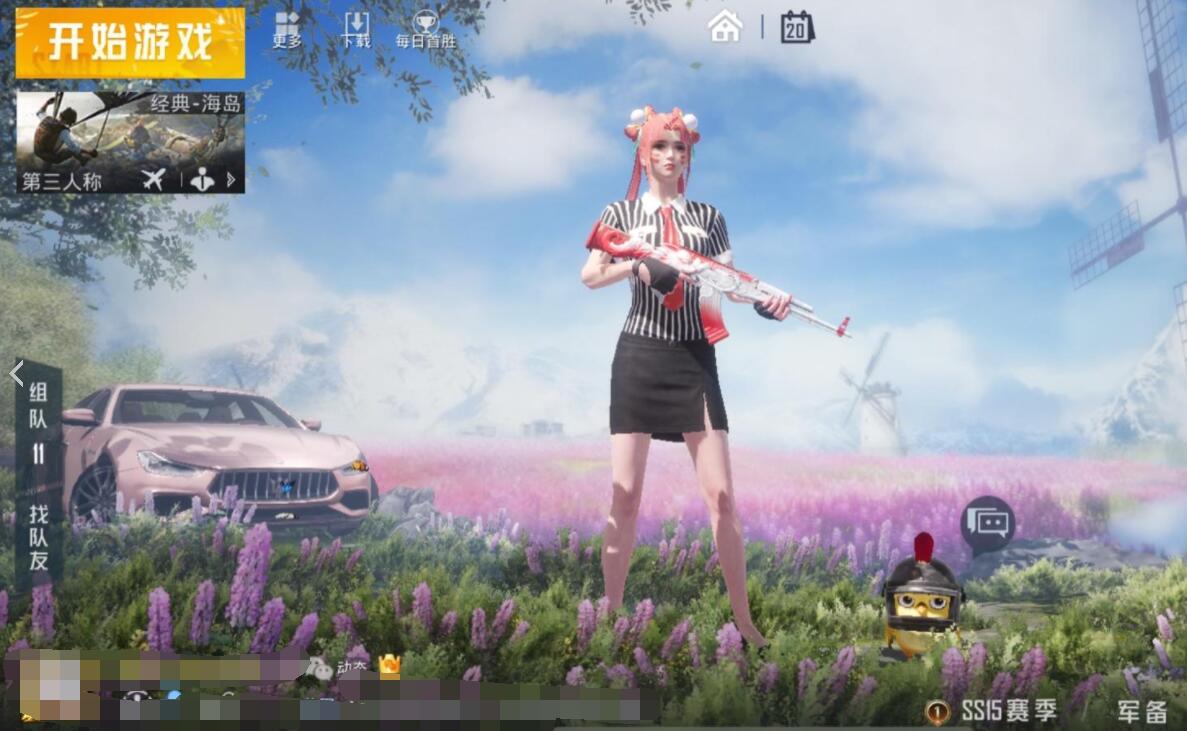Open the calendar events icon
This screenshot has width=1187, height=731.
797,26
